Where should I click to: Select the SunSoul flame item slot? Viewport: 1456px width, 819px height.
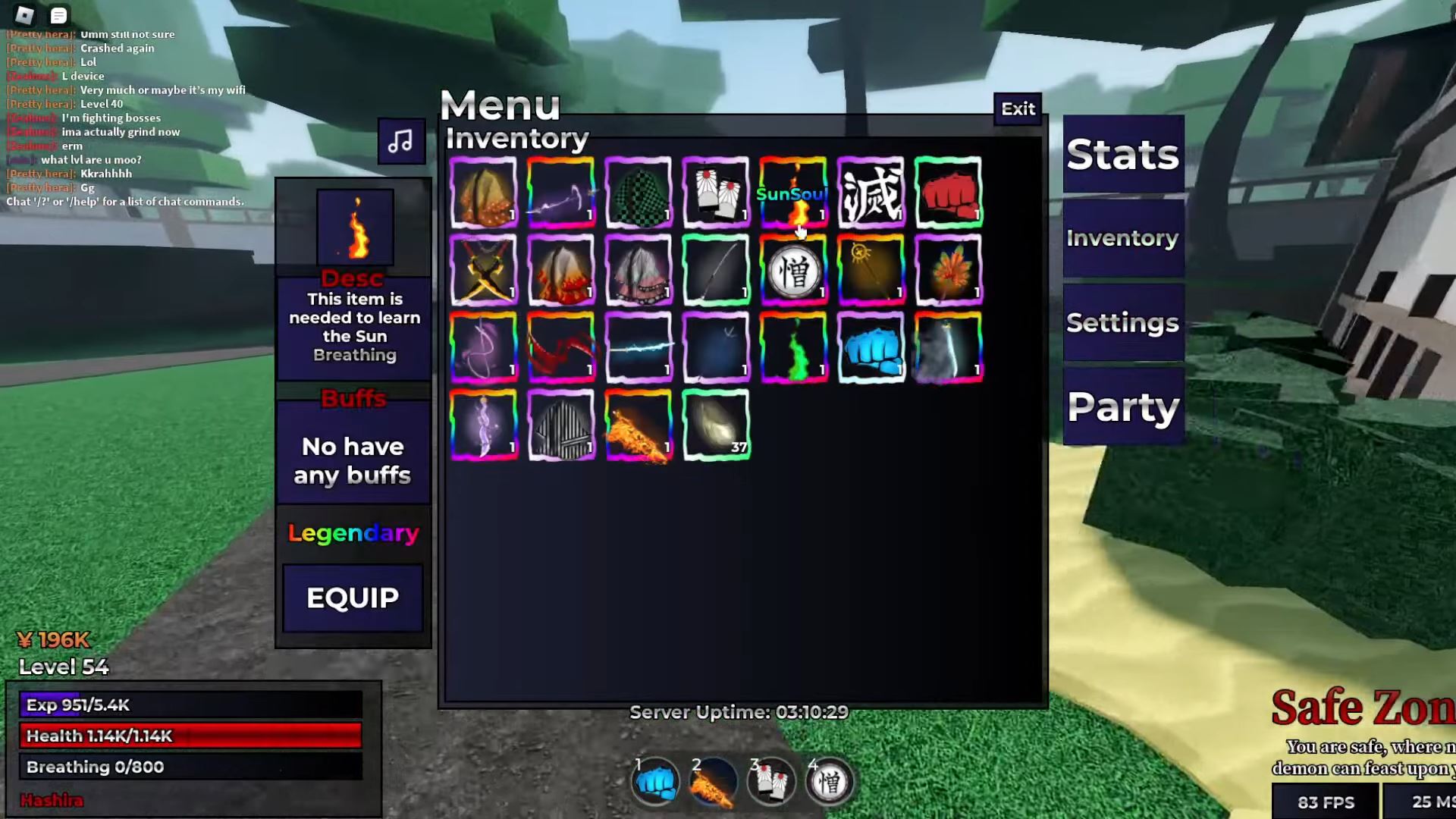[x=793, y=193]
